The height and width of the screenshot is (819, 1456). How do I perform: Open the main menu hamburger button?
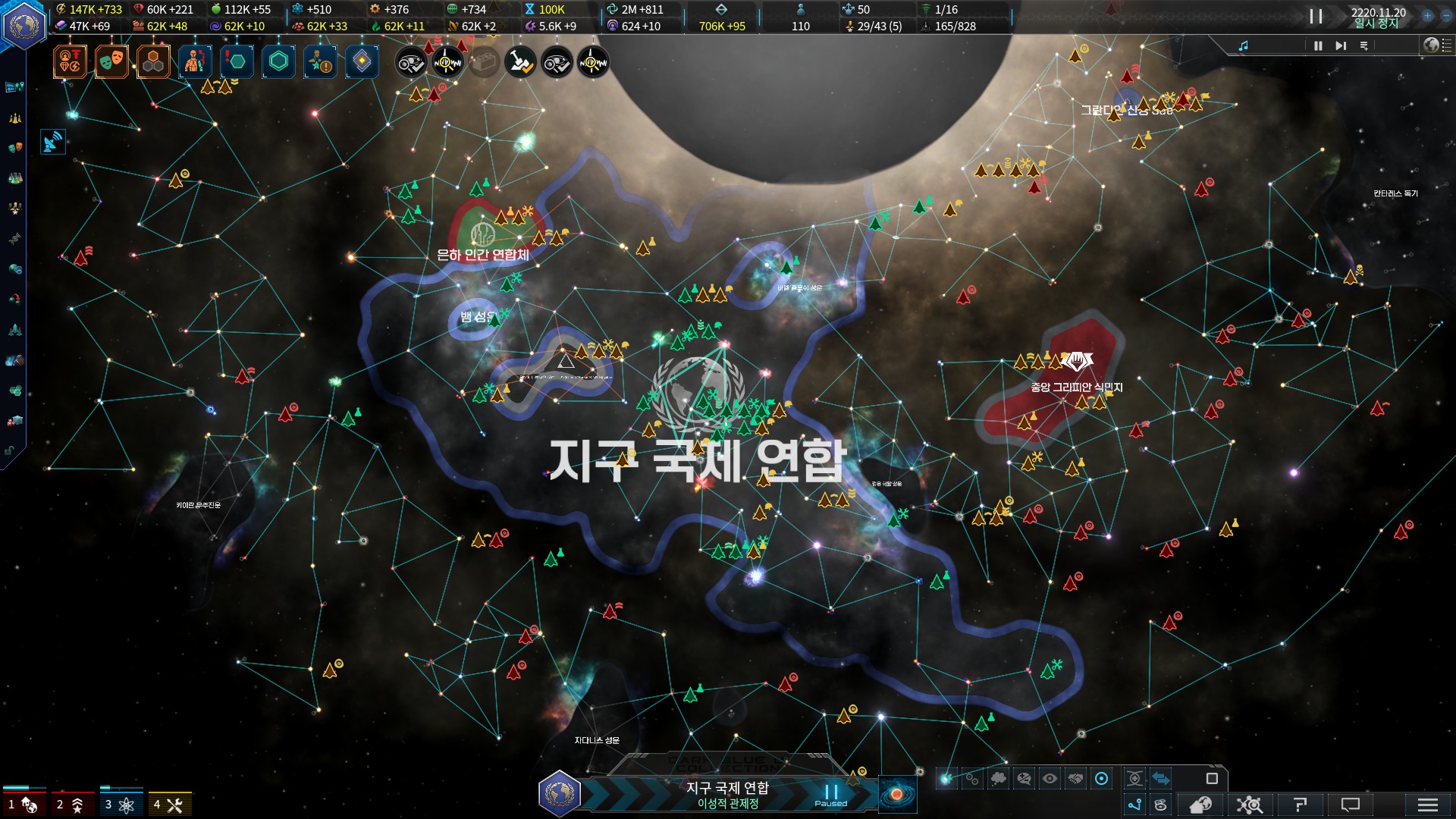(x=1427, y=805)
